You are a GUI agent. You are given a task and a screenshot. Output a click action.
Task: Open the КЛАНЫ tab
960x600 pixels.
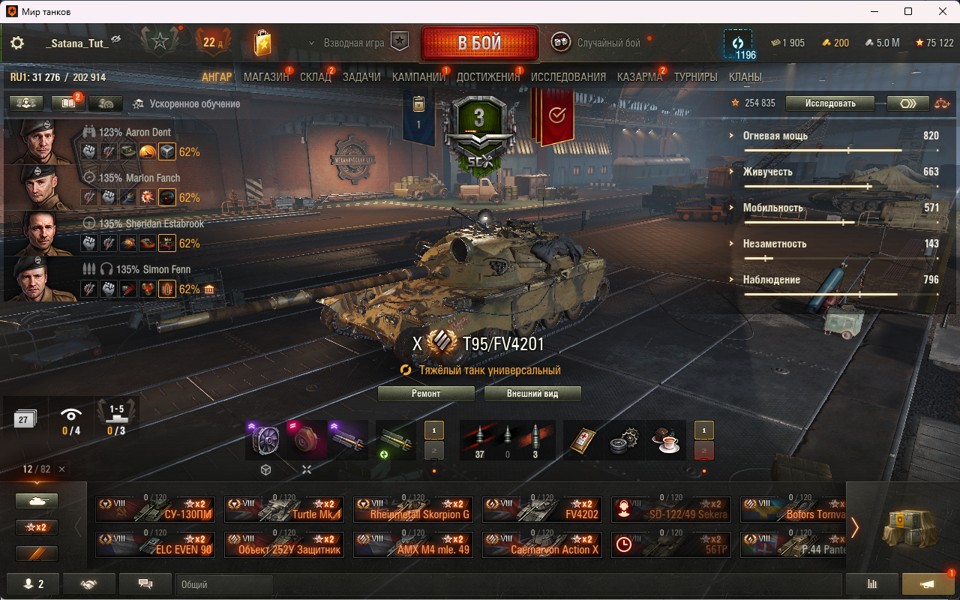click(745, 77)
